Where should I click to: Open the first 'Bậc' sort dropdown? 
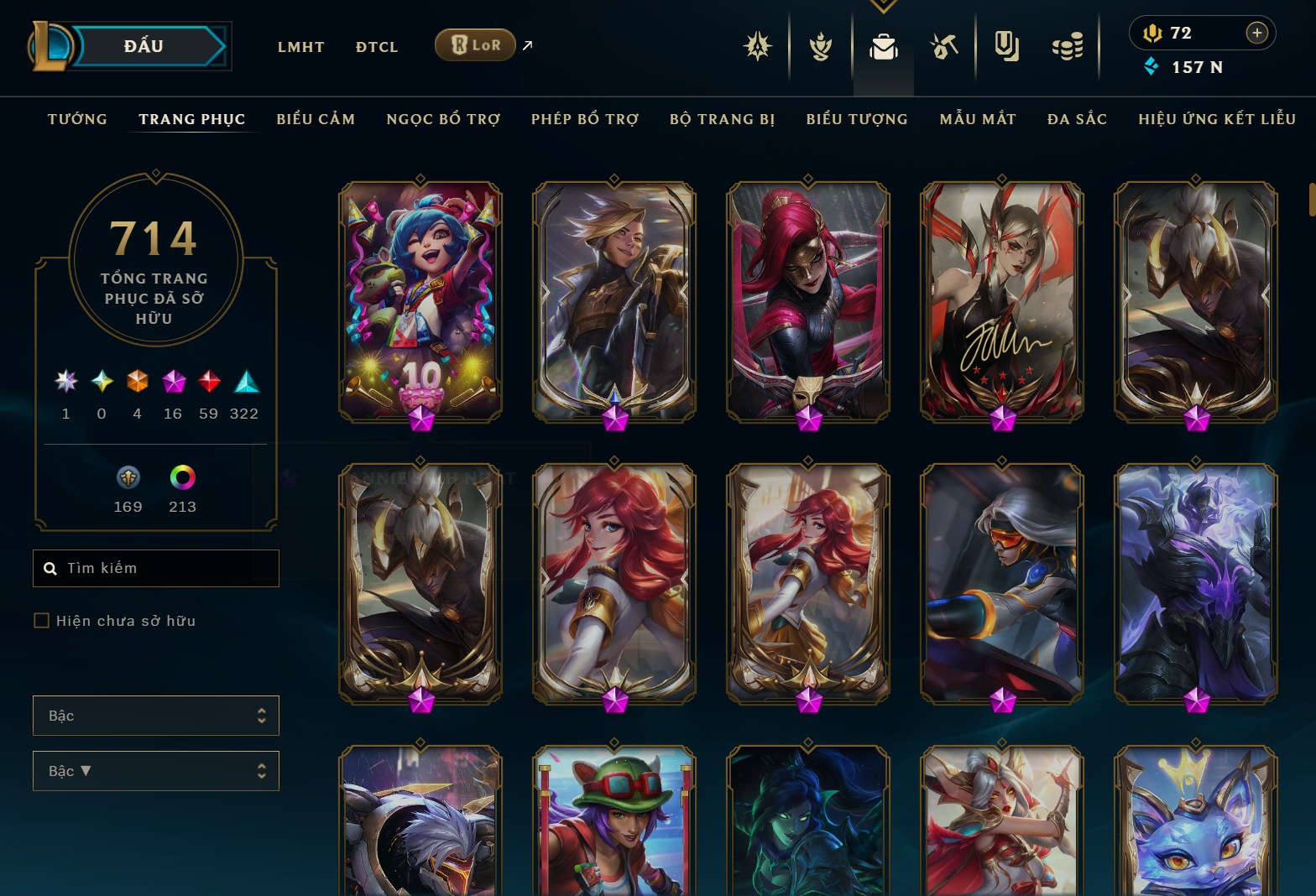[156, 716]
